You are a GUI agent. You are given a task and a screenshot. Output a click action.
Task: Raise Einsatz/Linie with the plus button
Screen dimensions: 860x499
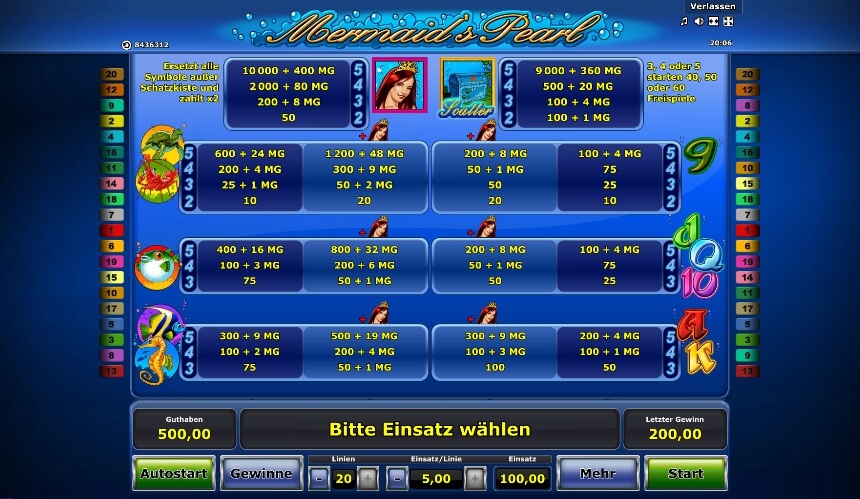coord(475,478)
